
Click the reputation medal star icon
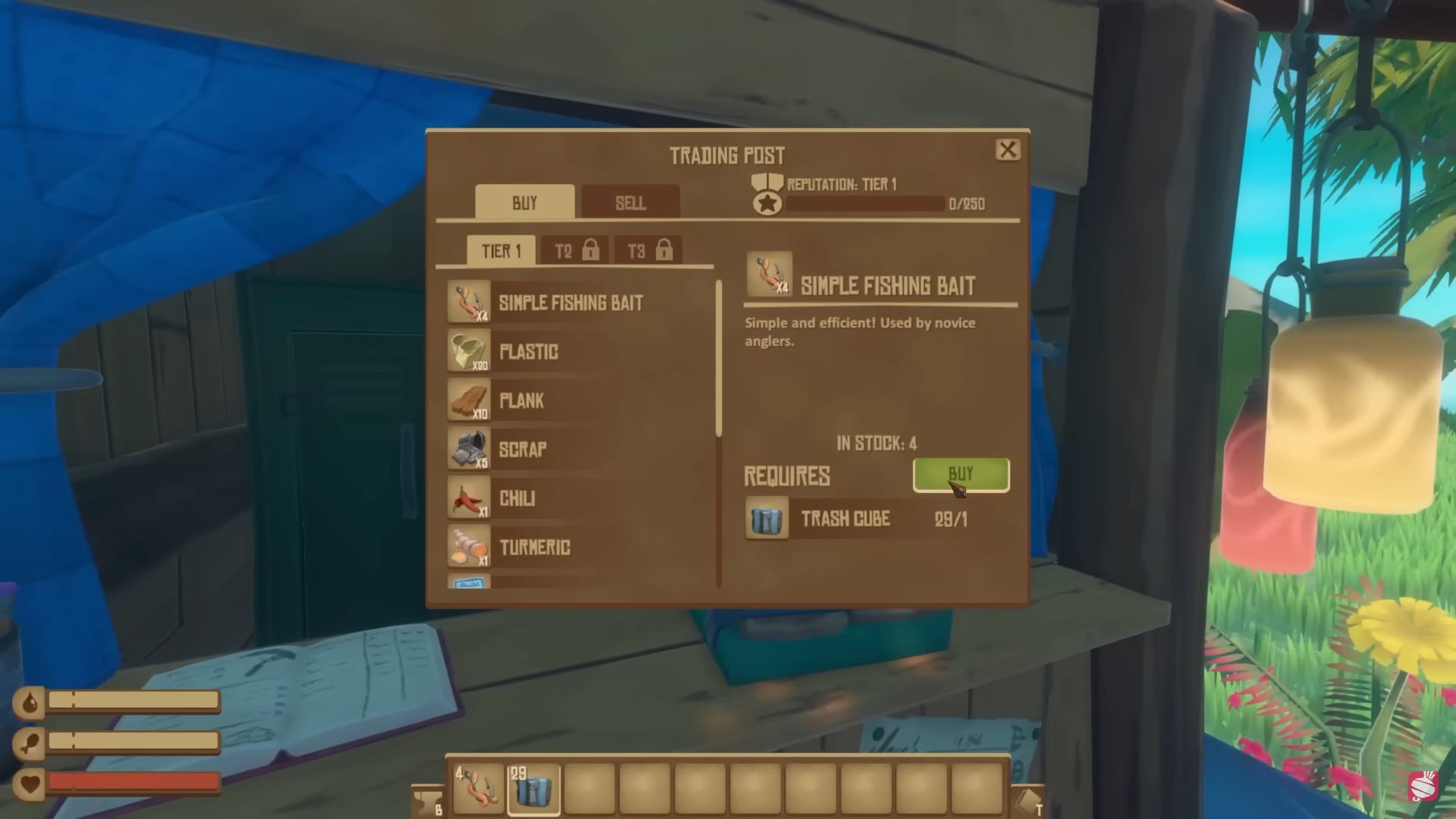(767, 199)
